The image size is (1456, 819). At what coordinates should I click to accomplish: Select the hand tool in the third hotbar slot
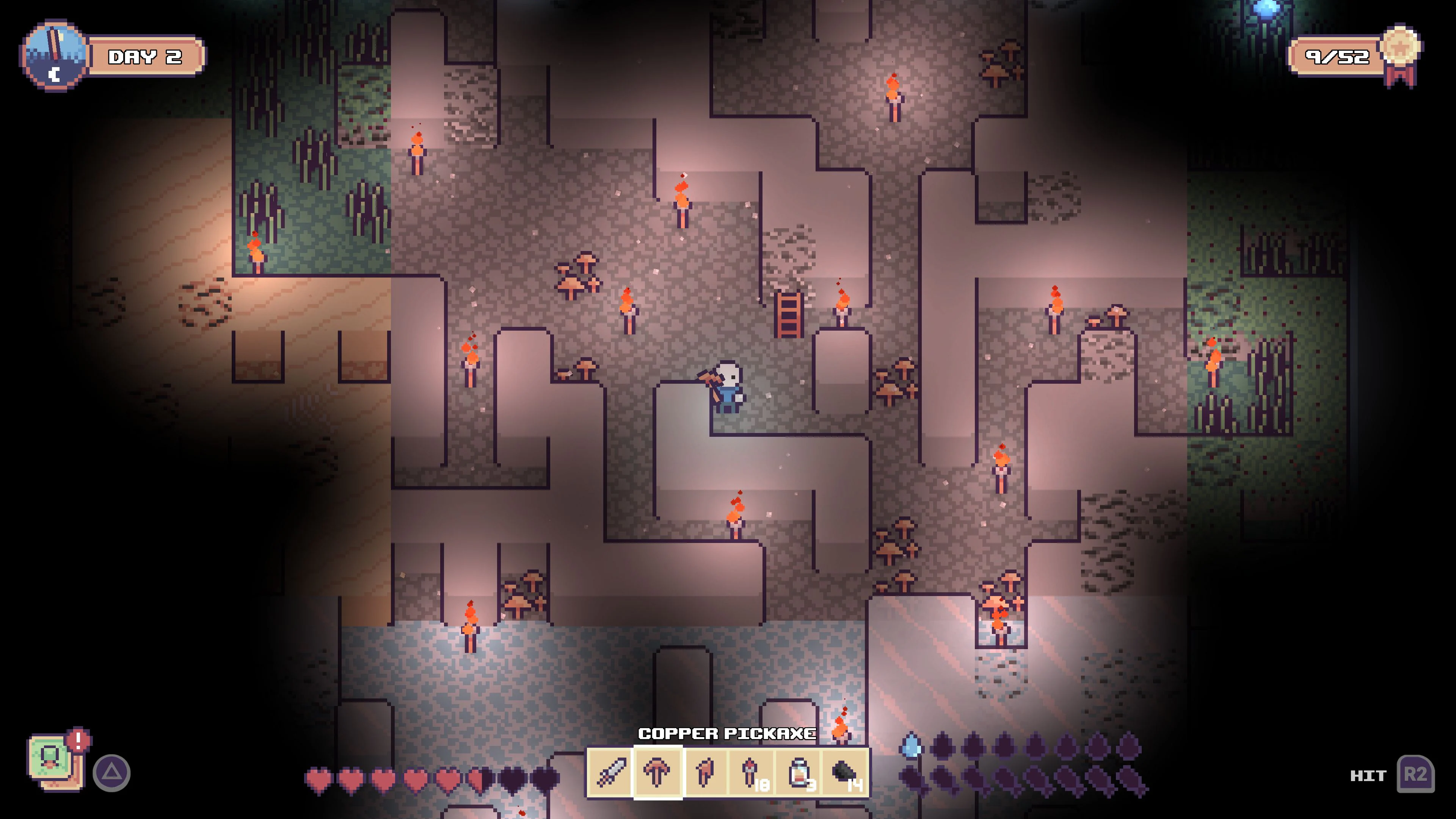[x=704, y=773]
